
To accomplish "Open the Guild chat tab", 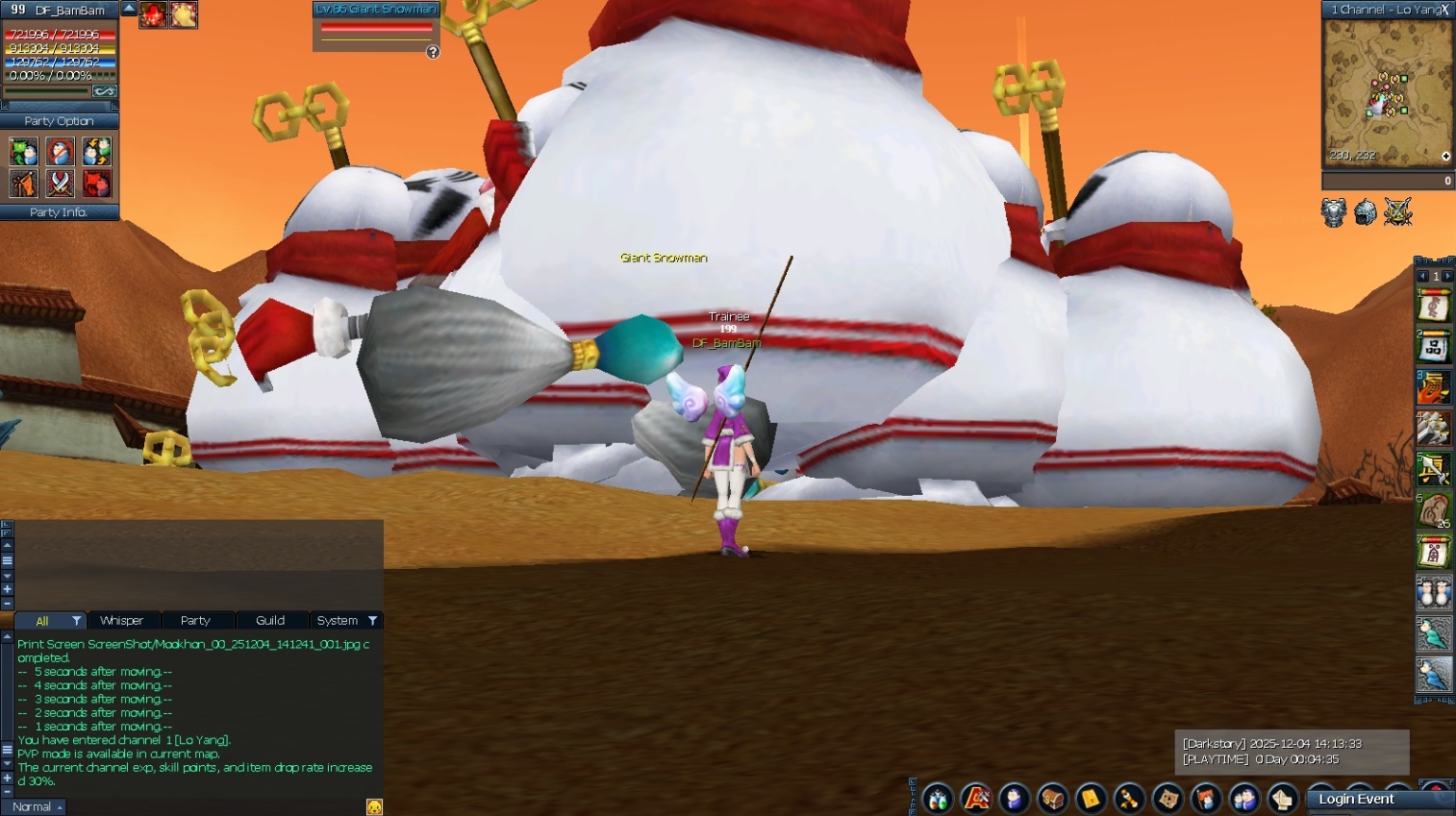I will point(270,621).
